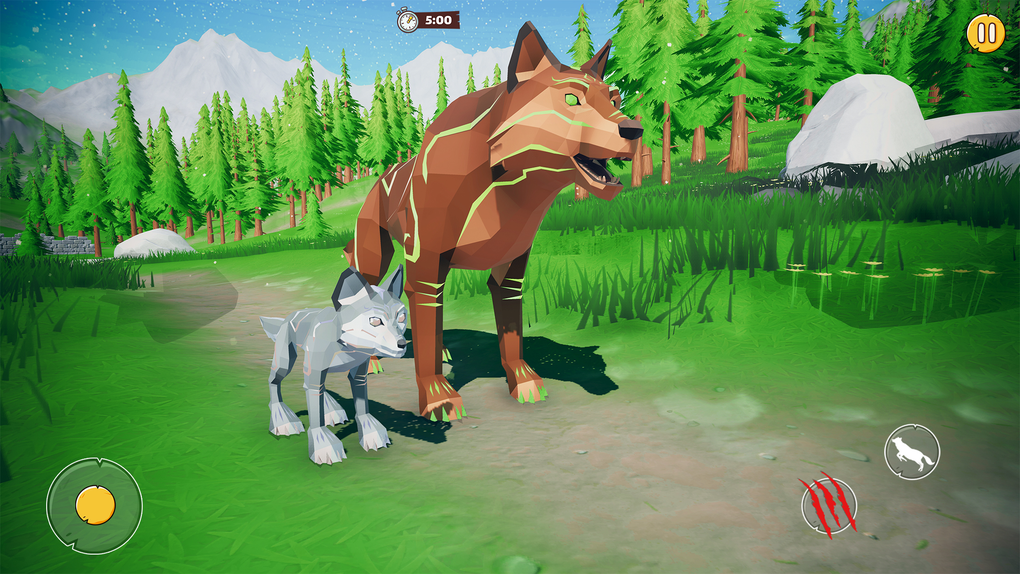Pause the game with the yellow button
The height and width of the screenshot is (574, 1020).
[x=985, y=33]
